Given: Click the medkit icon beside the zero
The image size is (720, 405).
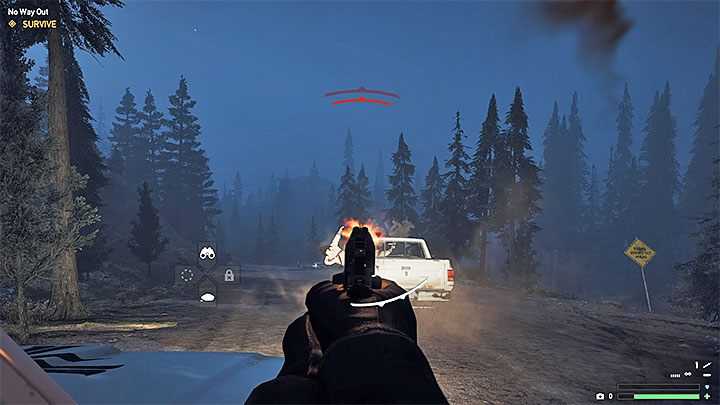Looking at the screenshot, I should pos(600,397).
